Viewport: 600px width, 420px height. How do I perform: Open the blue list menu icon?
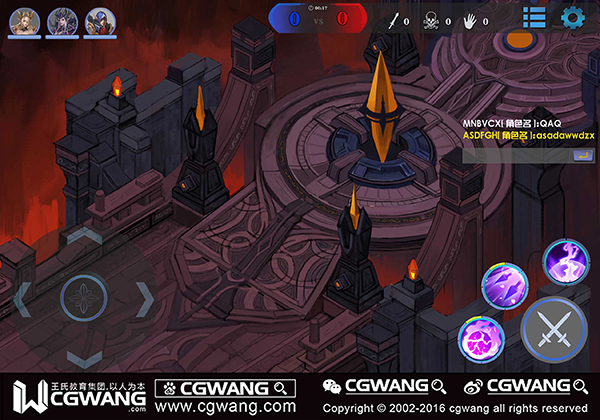point(534,18)
